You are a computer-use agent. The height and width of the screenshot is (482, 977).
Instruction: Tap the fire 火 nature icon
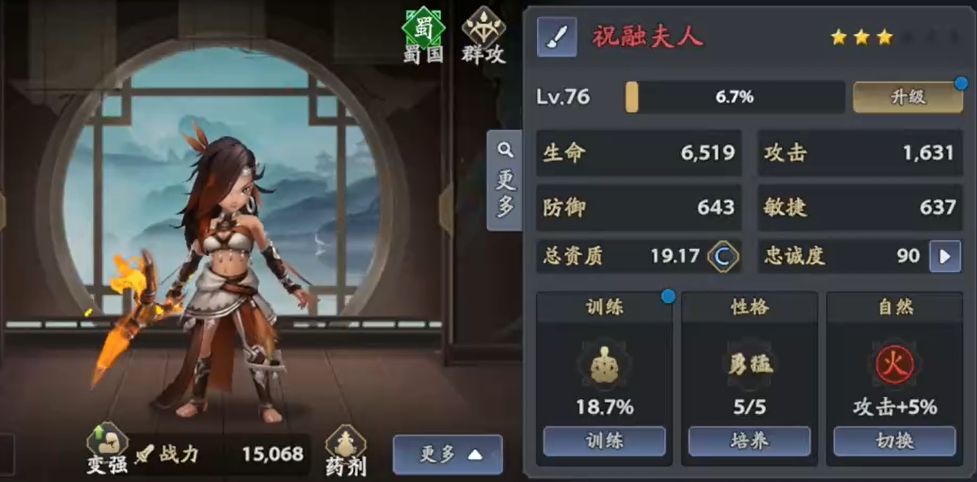894,365
